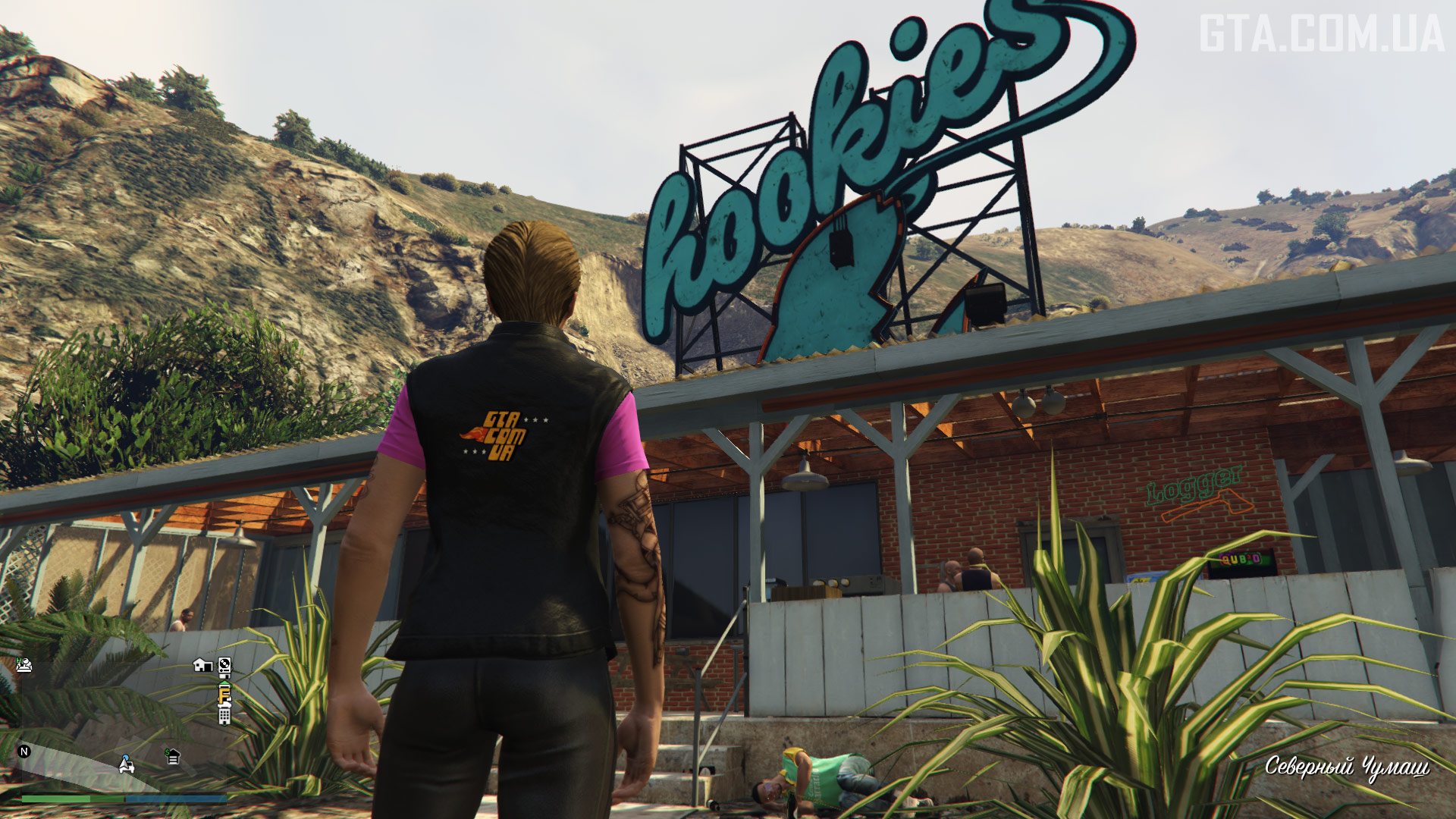Select the dollar-sign garage blip on minimap
Image resolution: width=1456 pixels, height=819 pixels.
173,756
